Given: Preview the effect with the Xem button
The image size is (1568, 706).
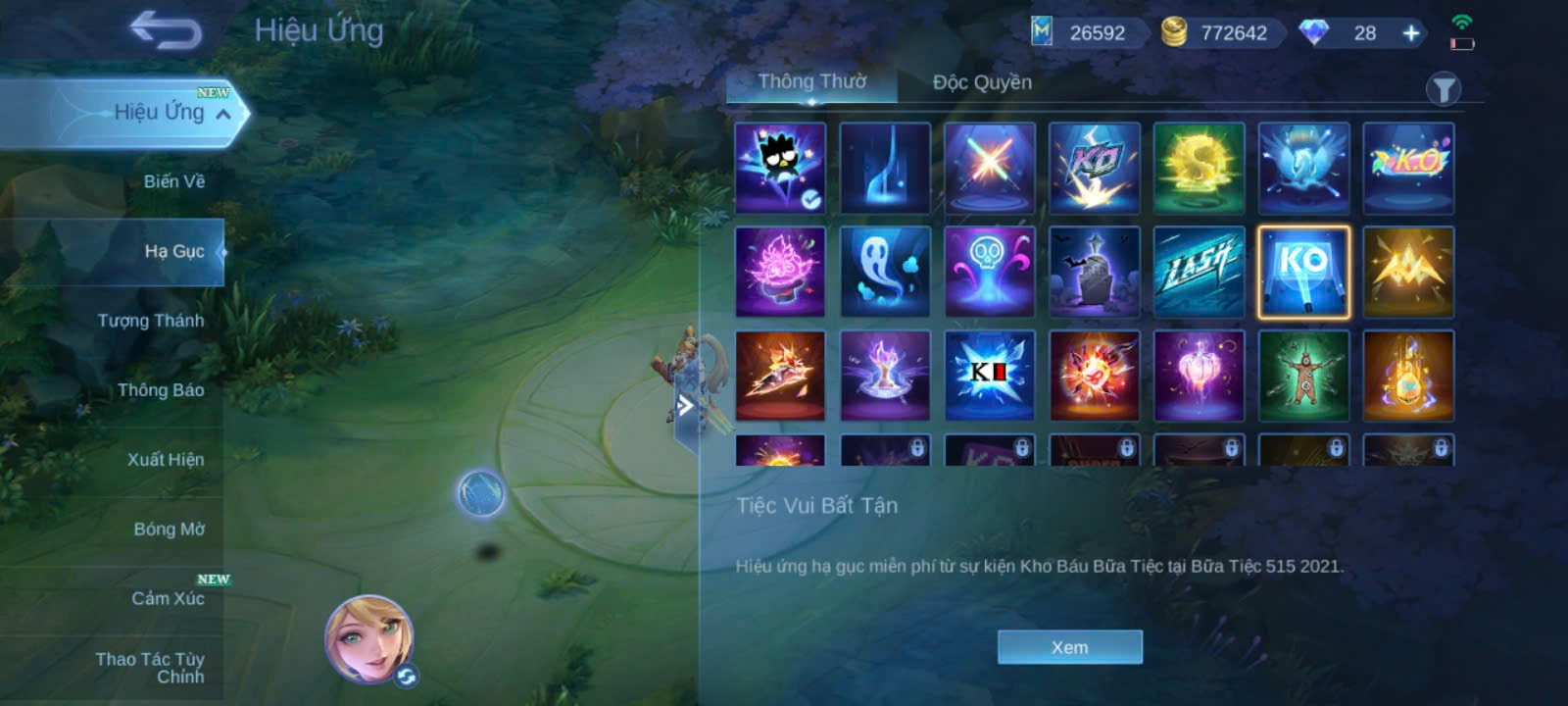Looking at the screenshot, I should tap(1069, 647).
